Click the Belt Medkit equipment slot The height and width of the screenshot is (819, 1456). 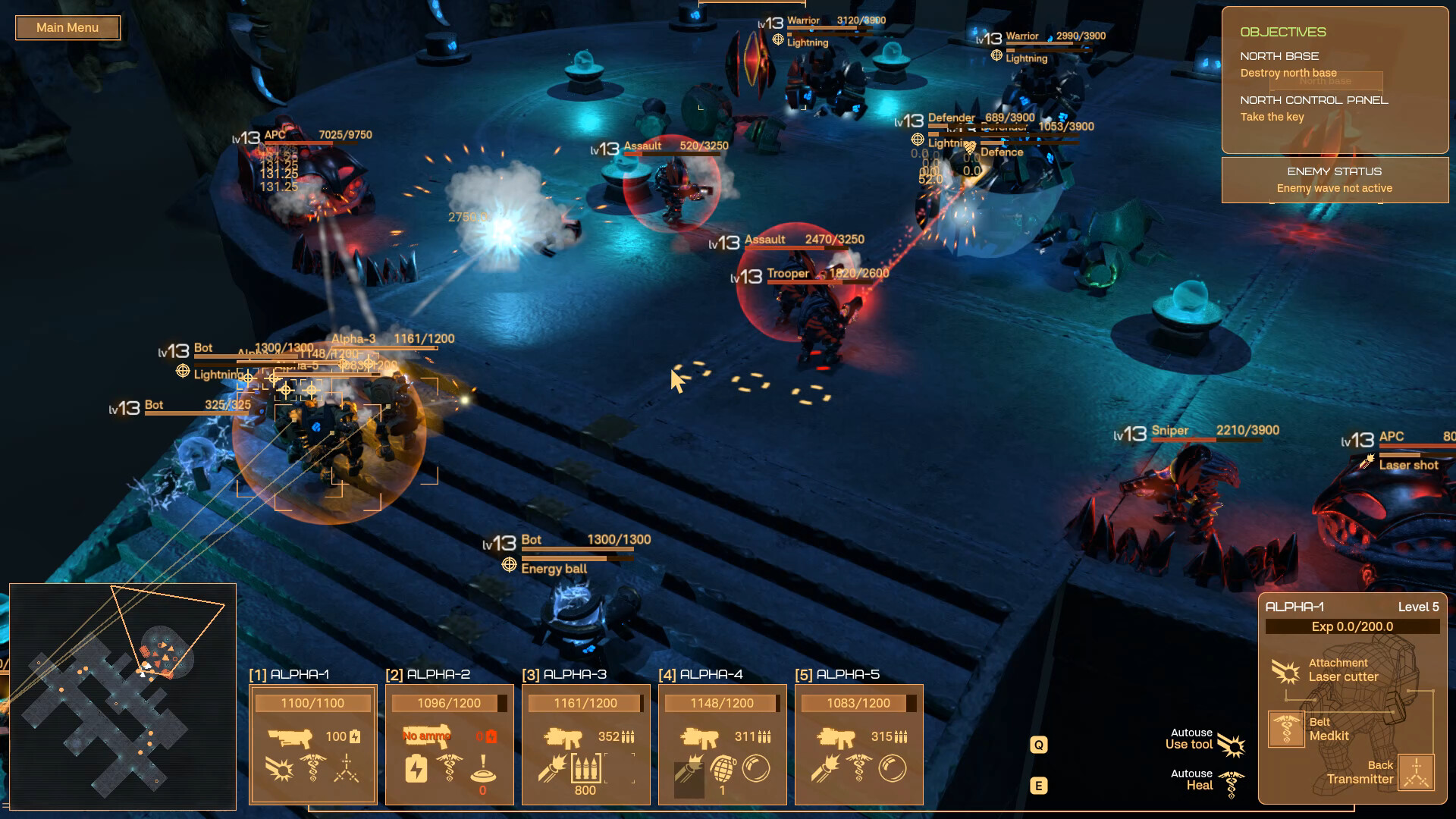[x=1286, y=730]
